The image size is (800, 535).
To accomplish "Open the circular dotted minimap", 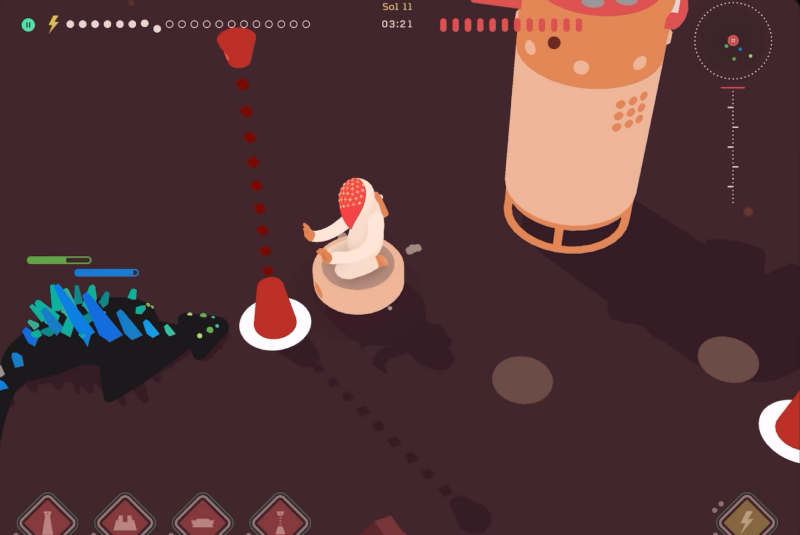I will click(x=733, y=41).
